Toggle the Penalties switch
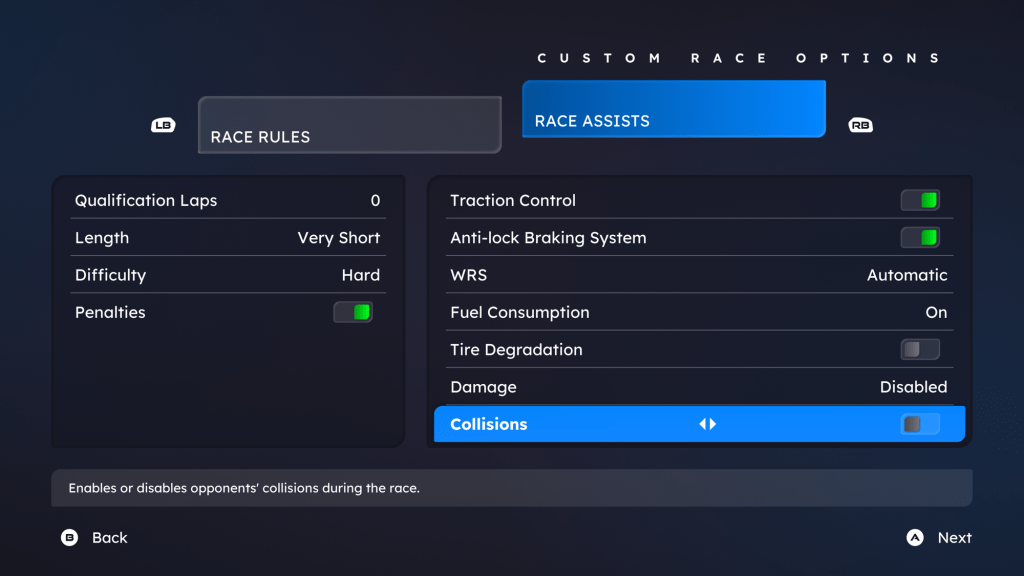The image size is (1024, 576). (353, 312)
